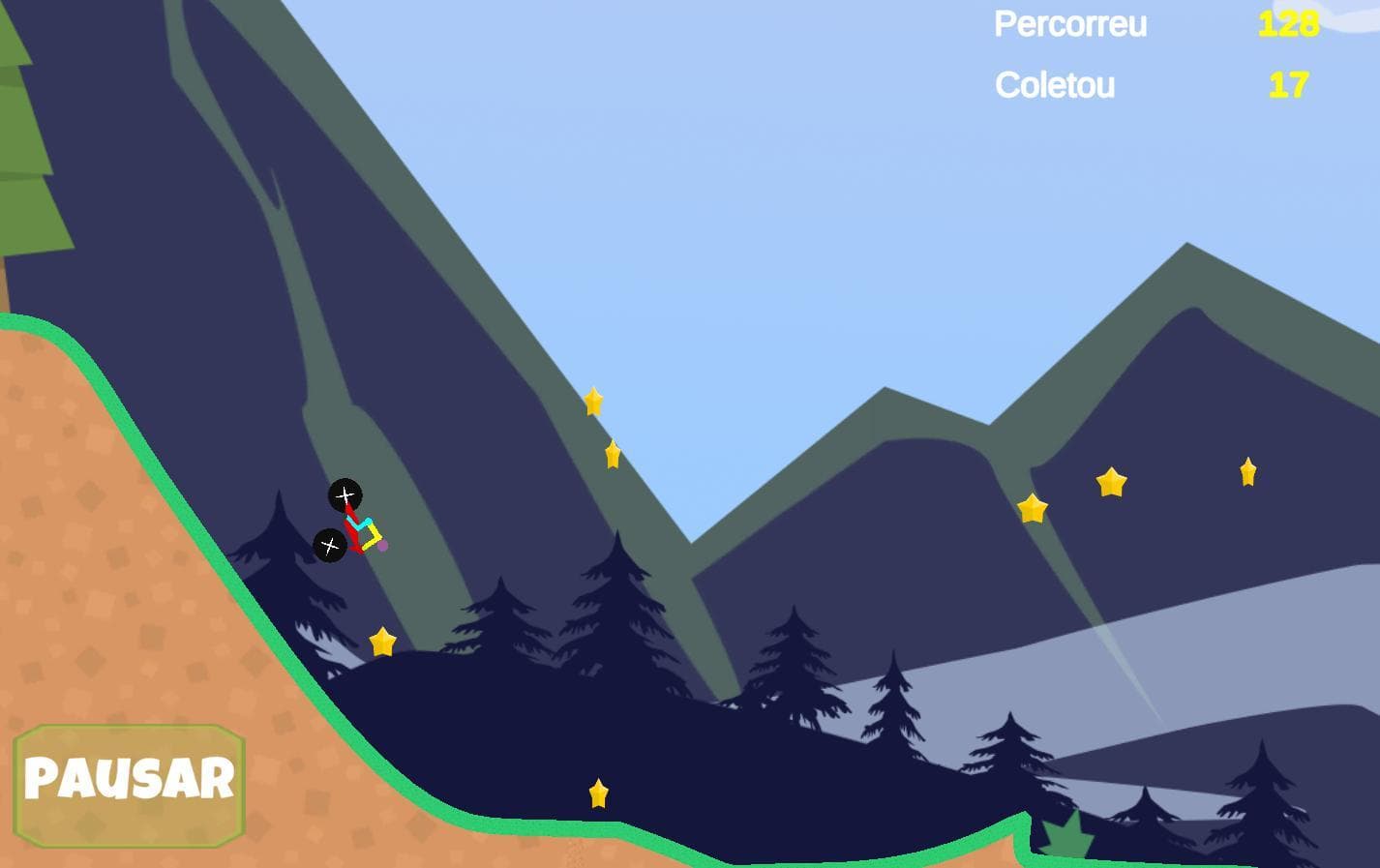Click the star on the bottom valley floor
1380x868 pixels.
point(598,793)
